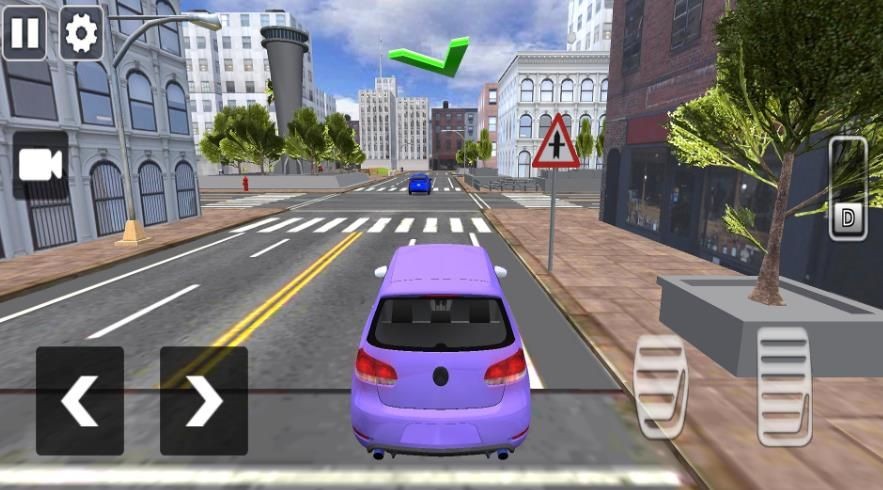The image size is (883, 490).
Task: Open the gear settings menu
Action: (81, 33)
